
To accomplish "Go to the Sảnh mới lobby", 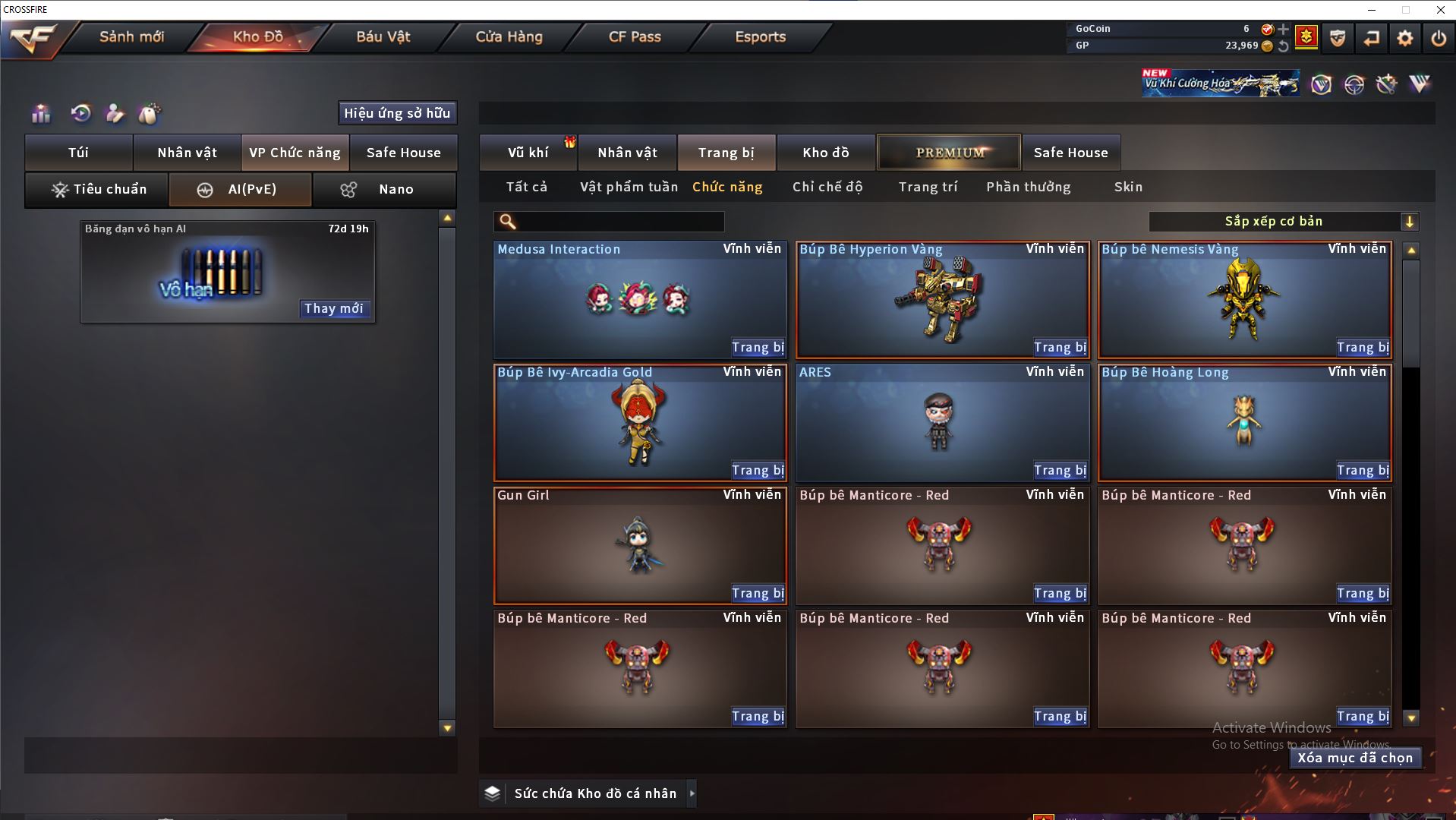I will pyautogui.click(x=131, y=37).
